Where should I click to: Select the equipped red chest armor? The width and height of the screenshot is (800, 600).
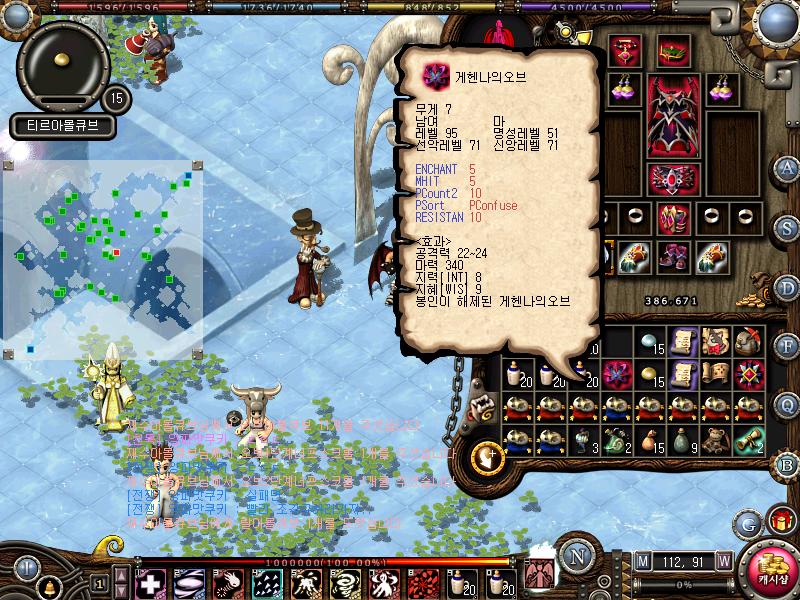point(672,115)
